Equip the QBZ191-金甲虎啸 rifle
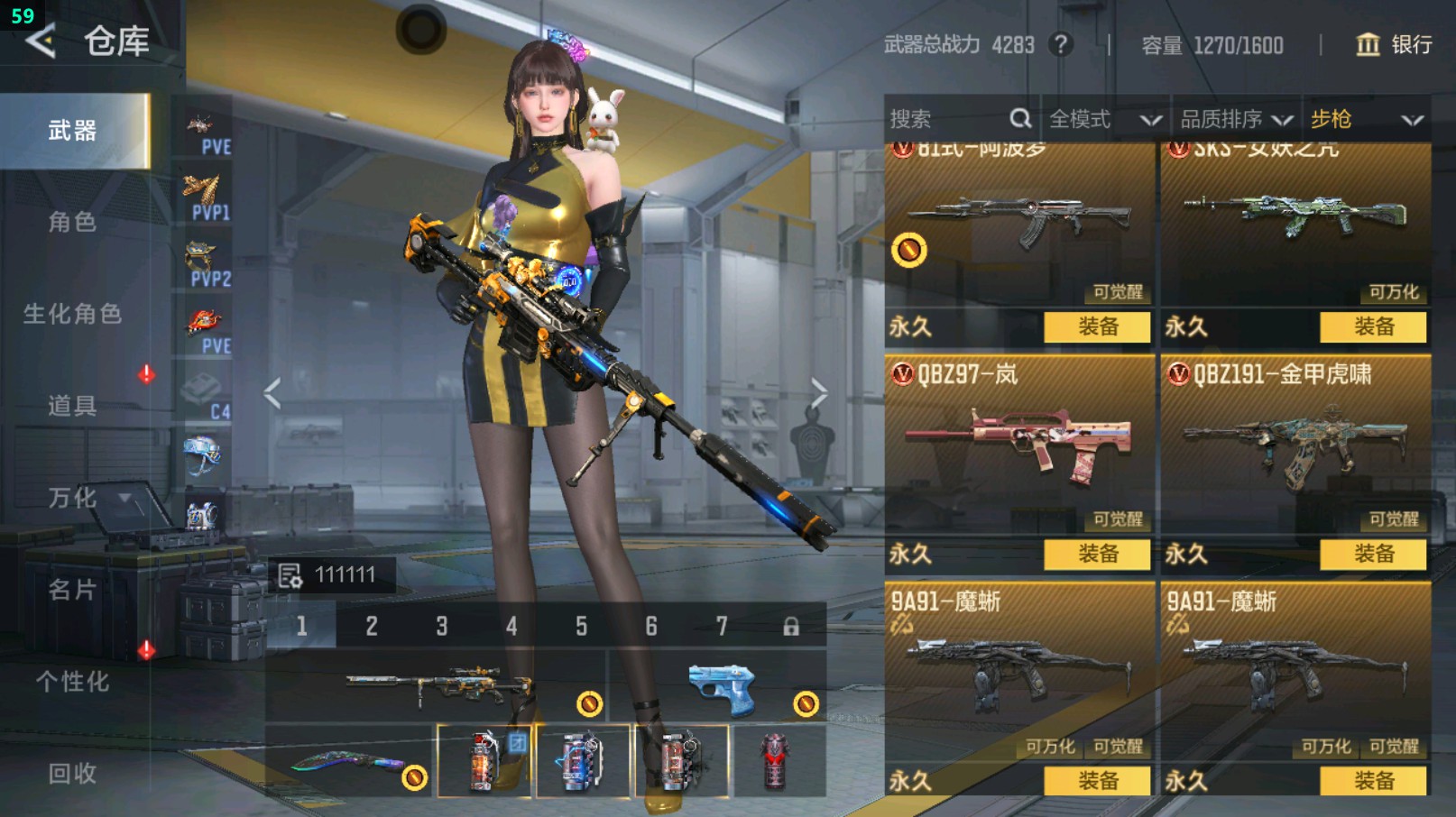1456x817 pixels. 1373,554
